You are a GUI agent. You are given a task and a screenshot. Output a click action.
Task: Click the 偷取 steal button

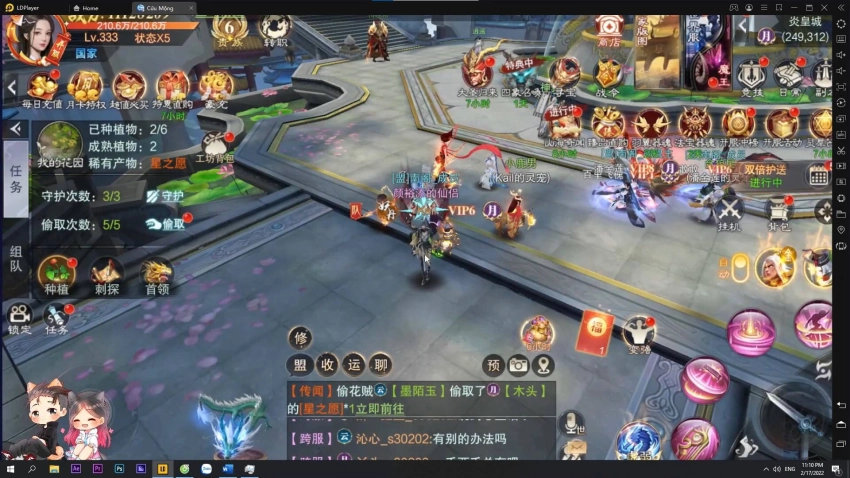pos(166,224)
